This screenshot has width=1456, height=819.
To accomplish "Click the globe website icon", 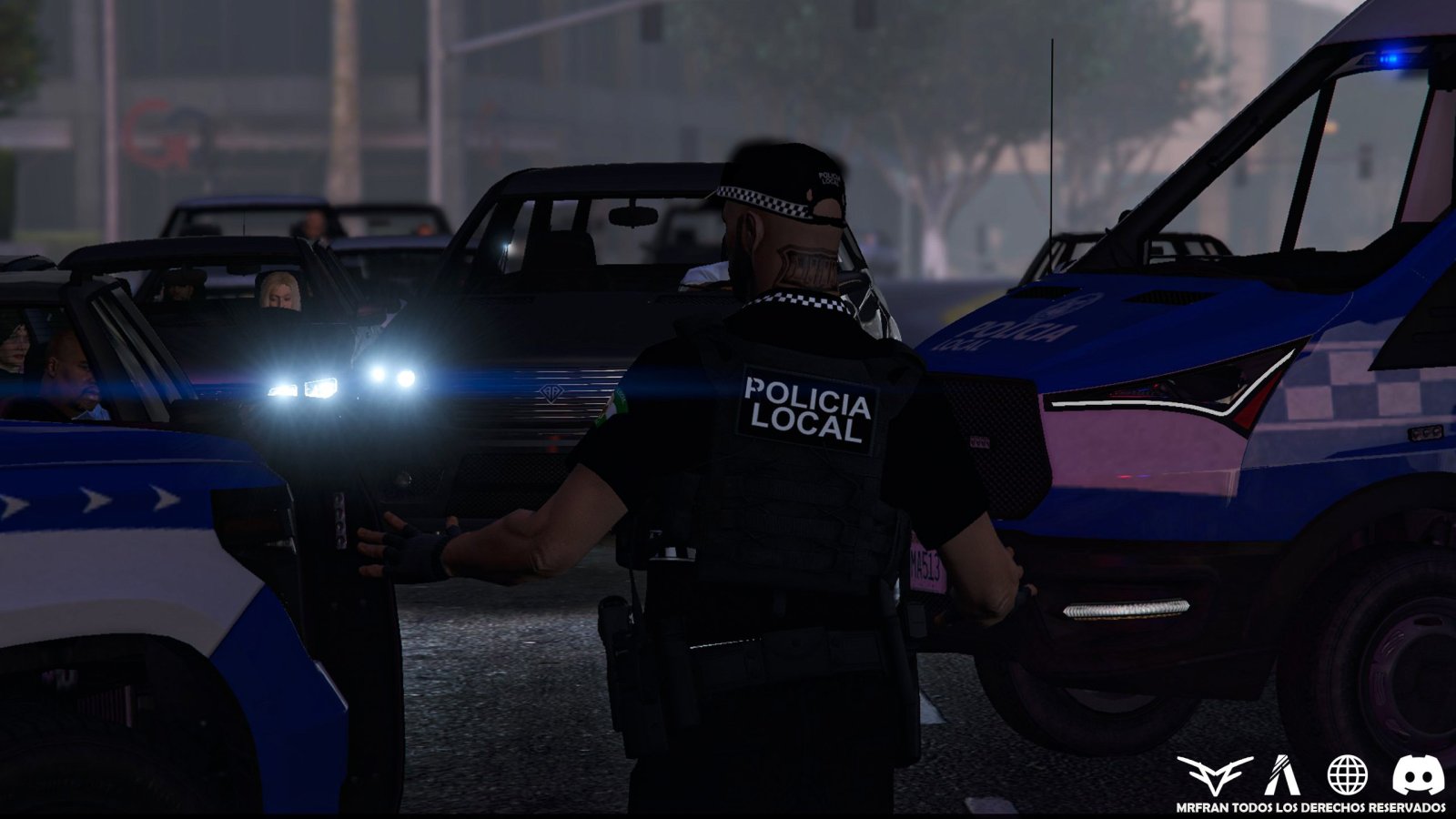I will pyautogui.click(x=1347, y=774).
